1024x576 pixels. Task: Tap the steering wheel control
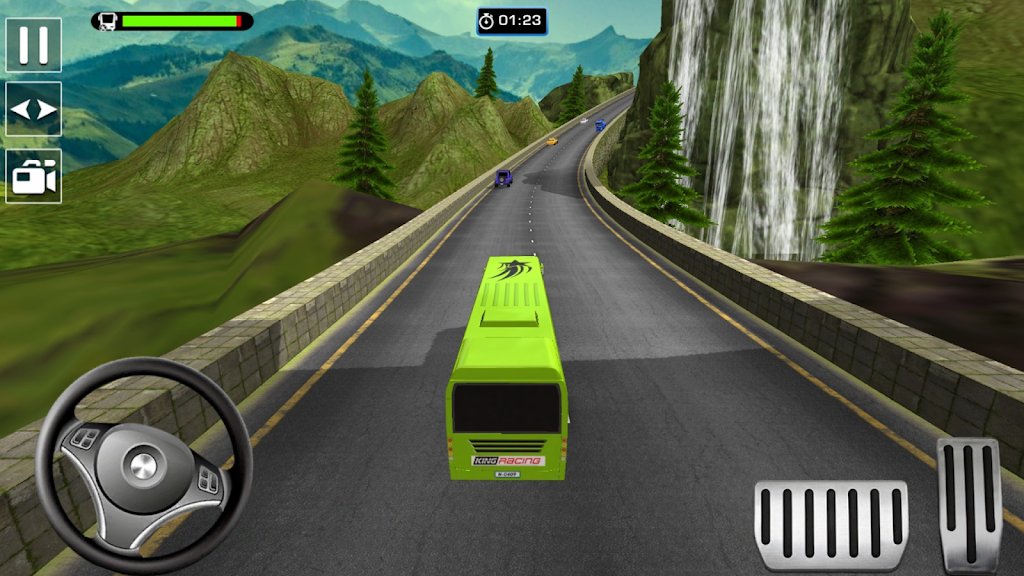[x=144, y=465]
